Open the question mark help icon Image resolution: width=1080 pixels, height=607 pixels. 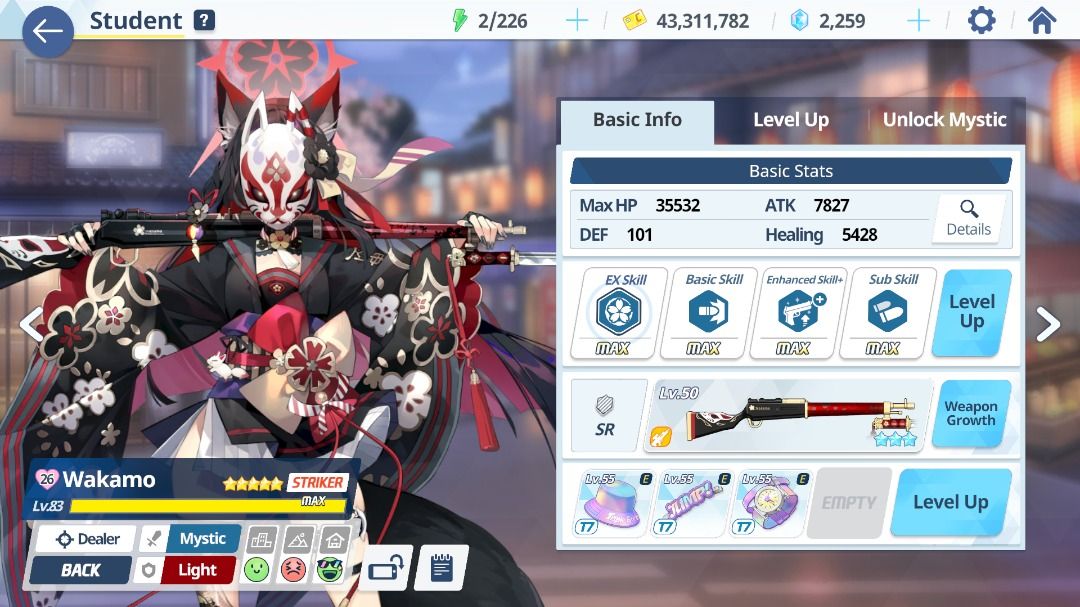(204, 20)
